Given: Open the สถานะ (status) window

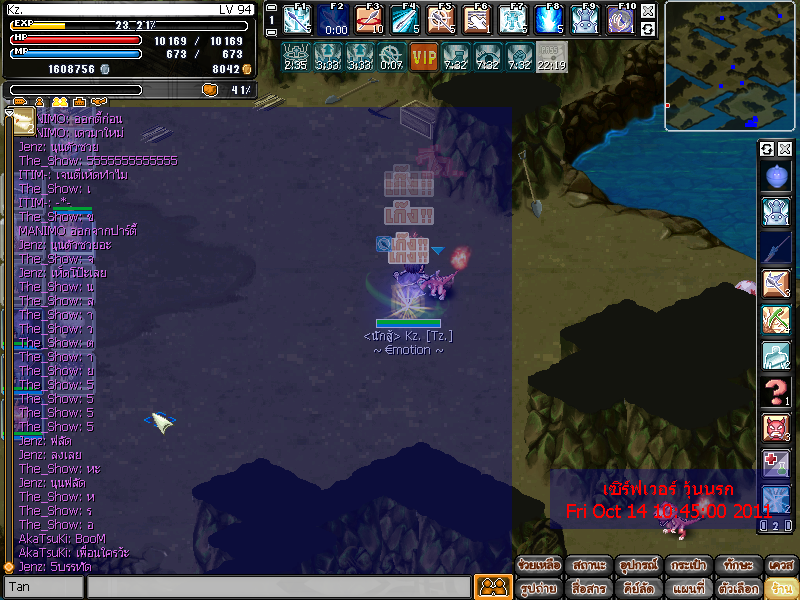Looking at the screenshot, I should (x=589, y=564).
